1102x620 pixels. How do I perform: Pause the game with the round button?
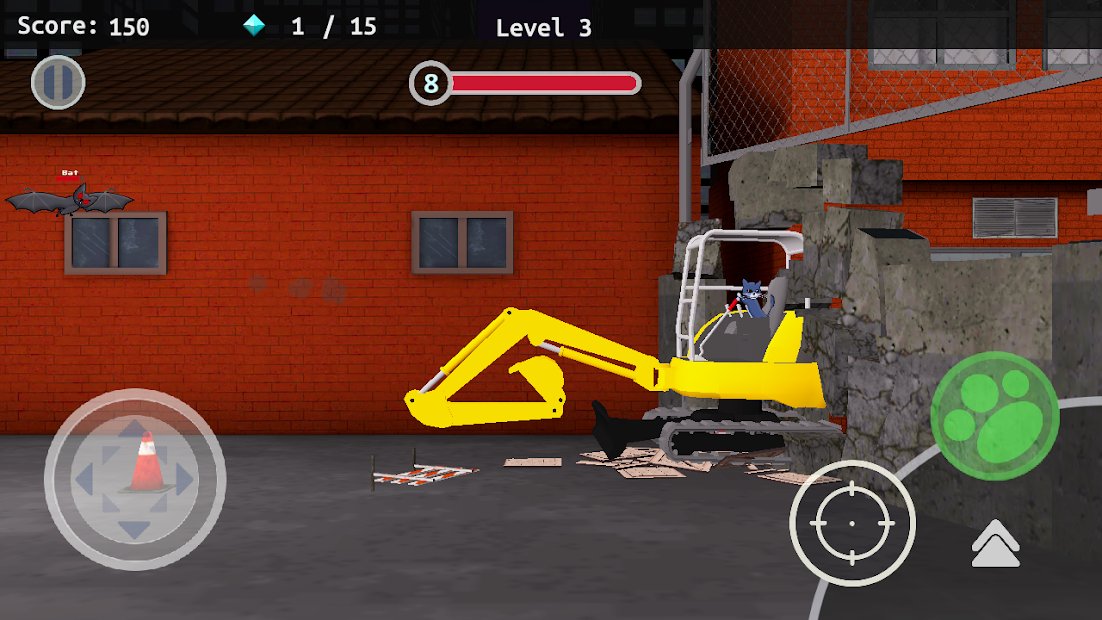(58, 82)
